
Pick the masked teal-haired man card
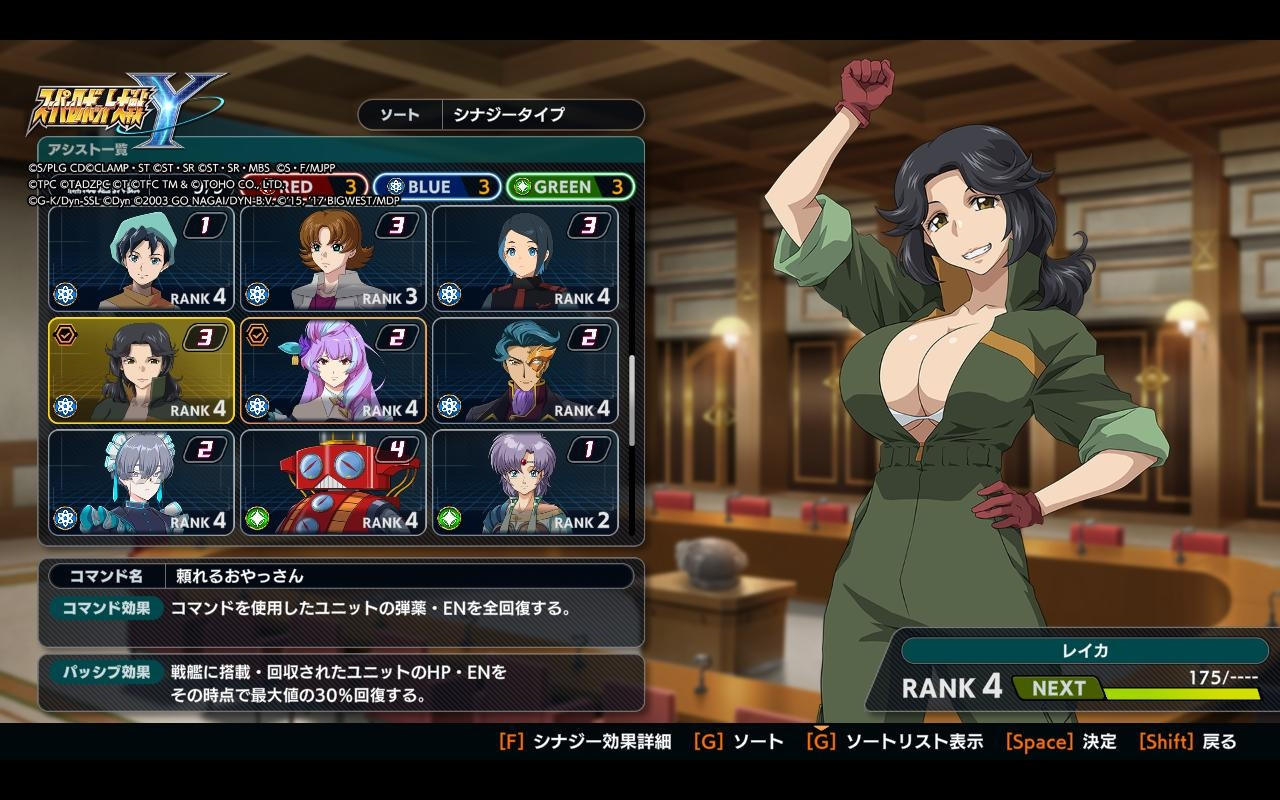(x=525, y=371)
